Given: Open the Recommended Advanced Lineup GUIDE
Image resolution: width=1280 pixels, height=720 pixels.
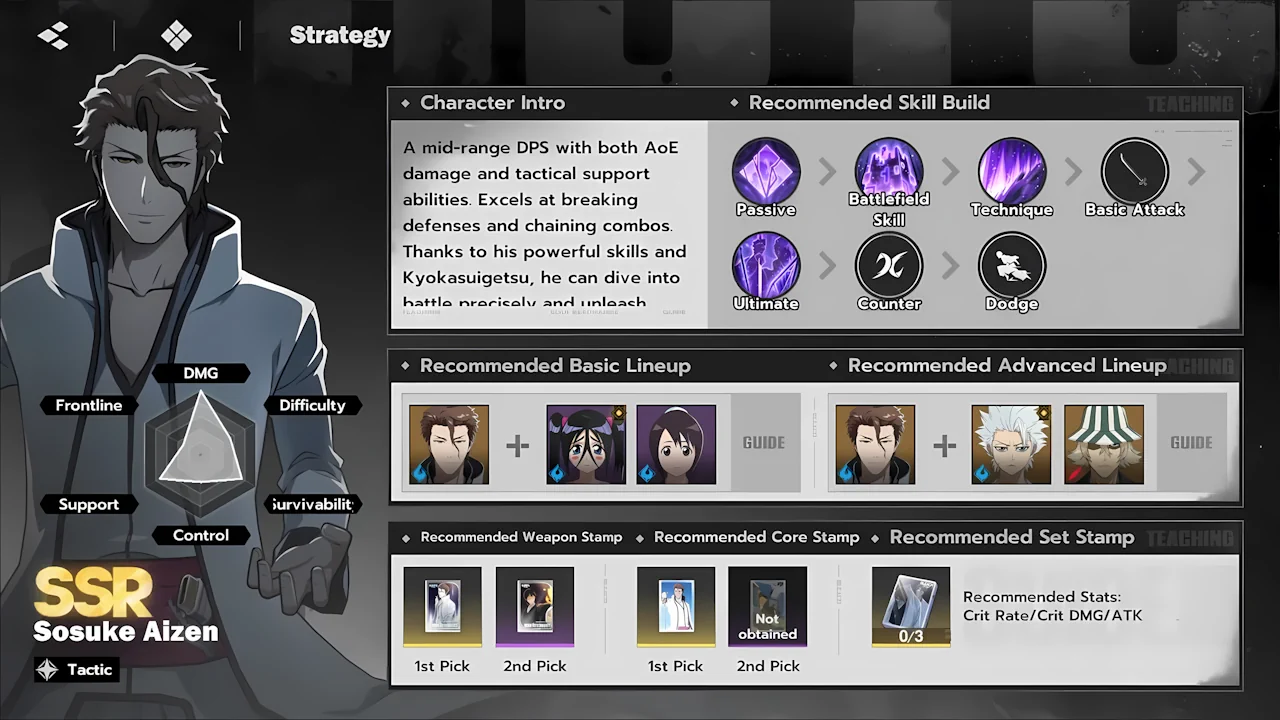Looking at the screenshot, I should point(1191,442).
